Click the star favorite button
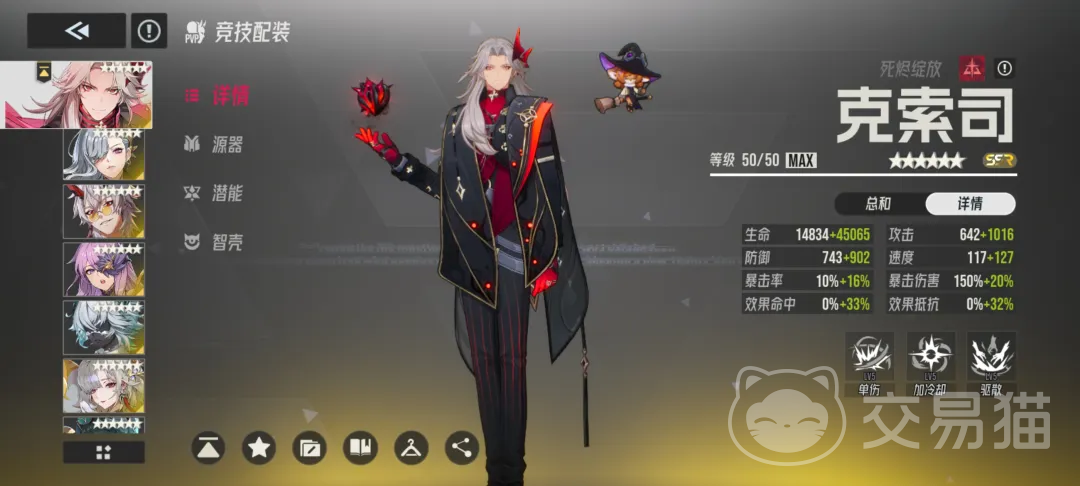Image resolution: width=1080 pixels, height=486 pixels. coord(260,448)
